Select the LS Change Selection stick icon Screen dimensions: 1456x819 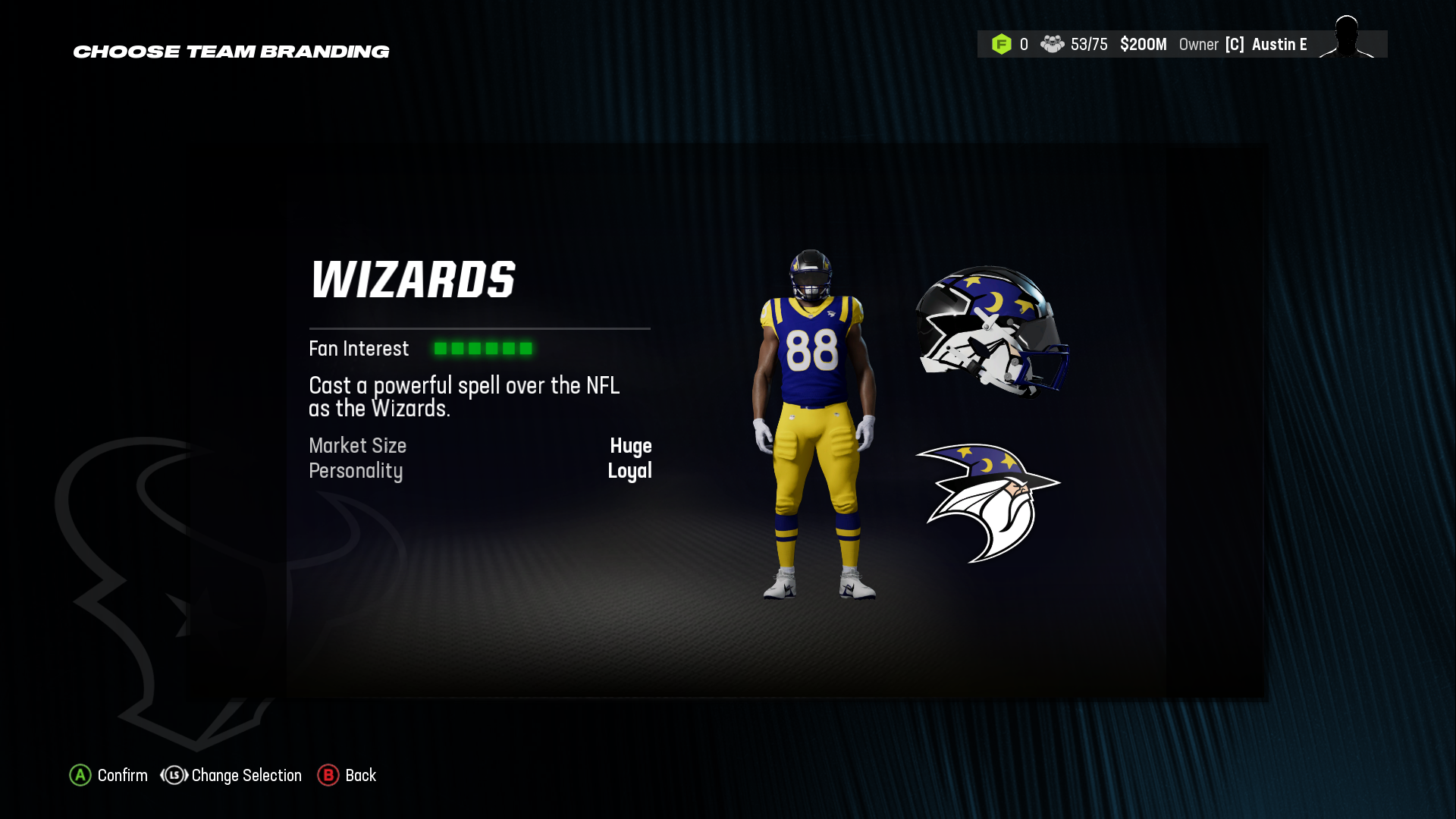tap(173, 776)
